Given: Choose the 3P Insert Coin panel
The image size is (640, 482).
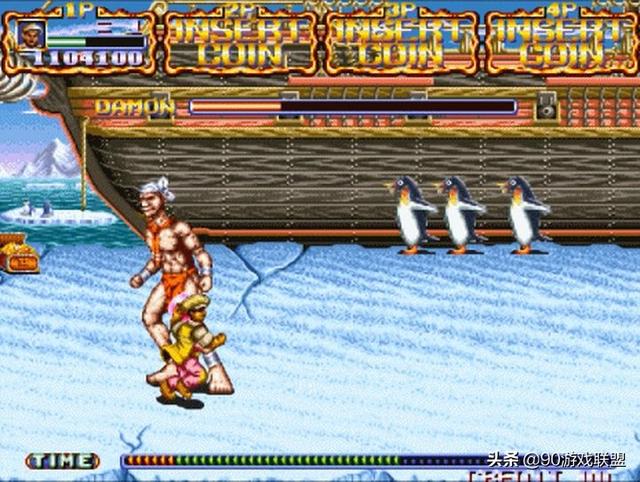Looking at the screenshot, I should pos(400,42).
